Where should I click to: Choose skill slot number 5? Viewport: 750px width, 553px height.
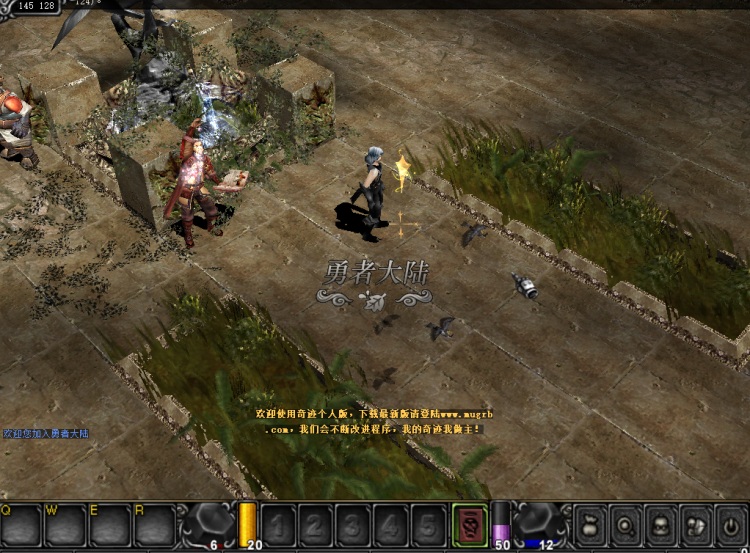[x=428, y=525]
